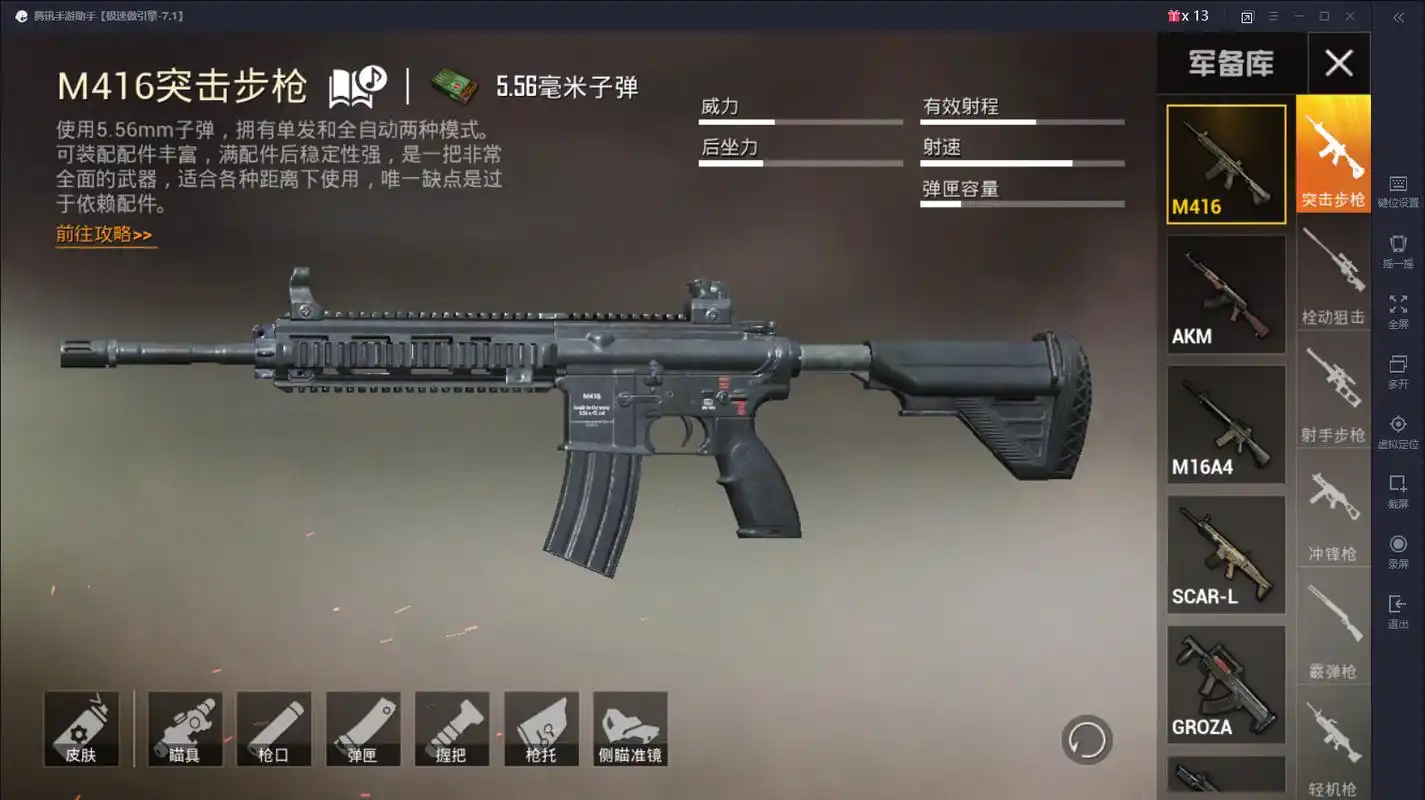Start screen recording with the 录屏 icon
Screen dimensions: 1425x800
tap(1397, 545)
